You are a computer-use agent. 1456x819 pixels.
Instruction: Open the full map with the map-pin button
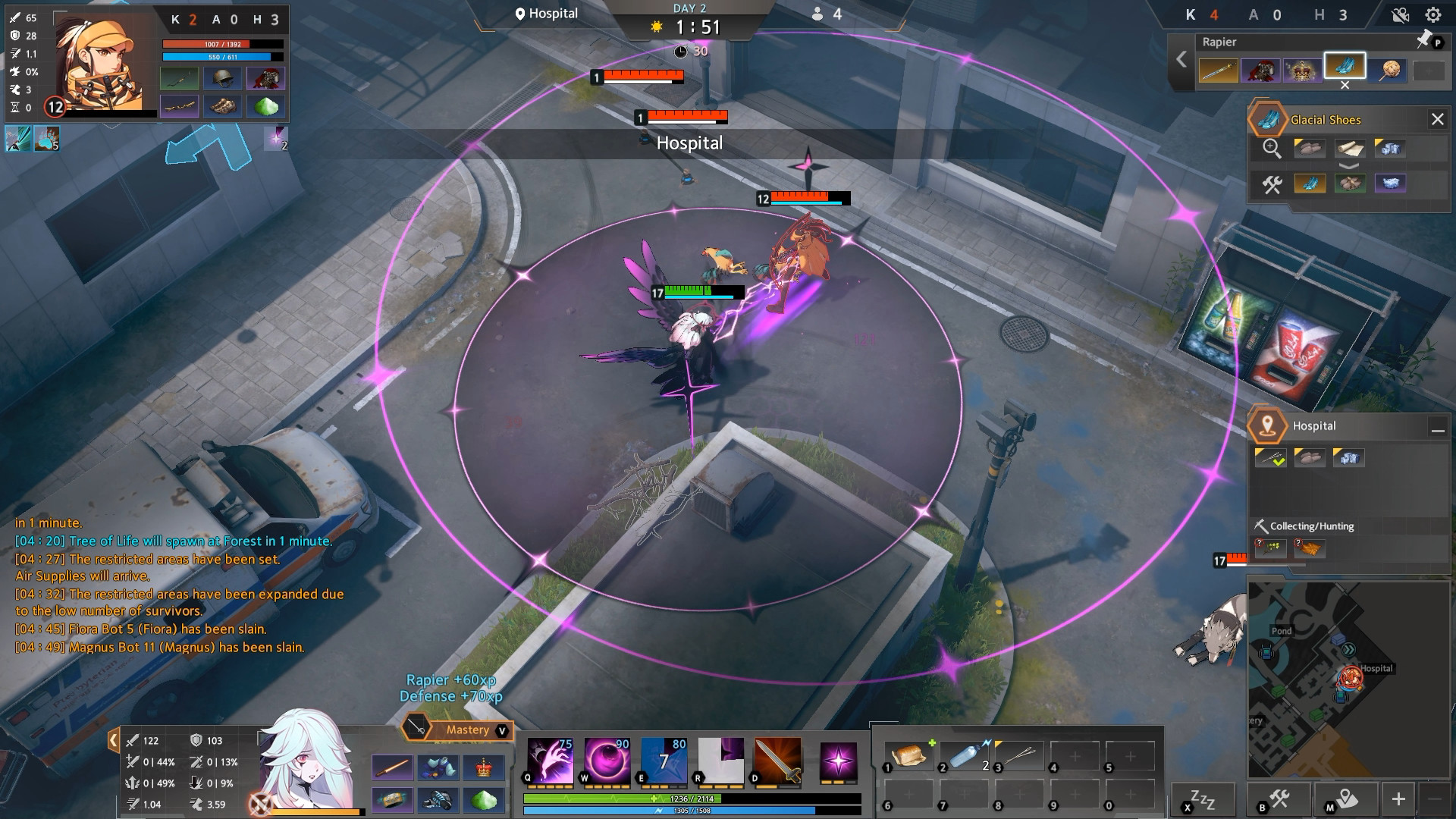click(1346, 799)
